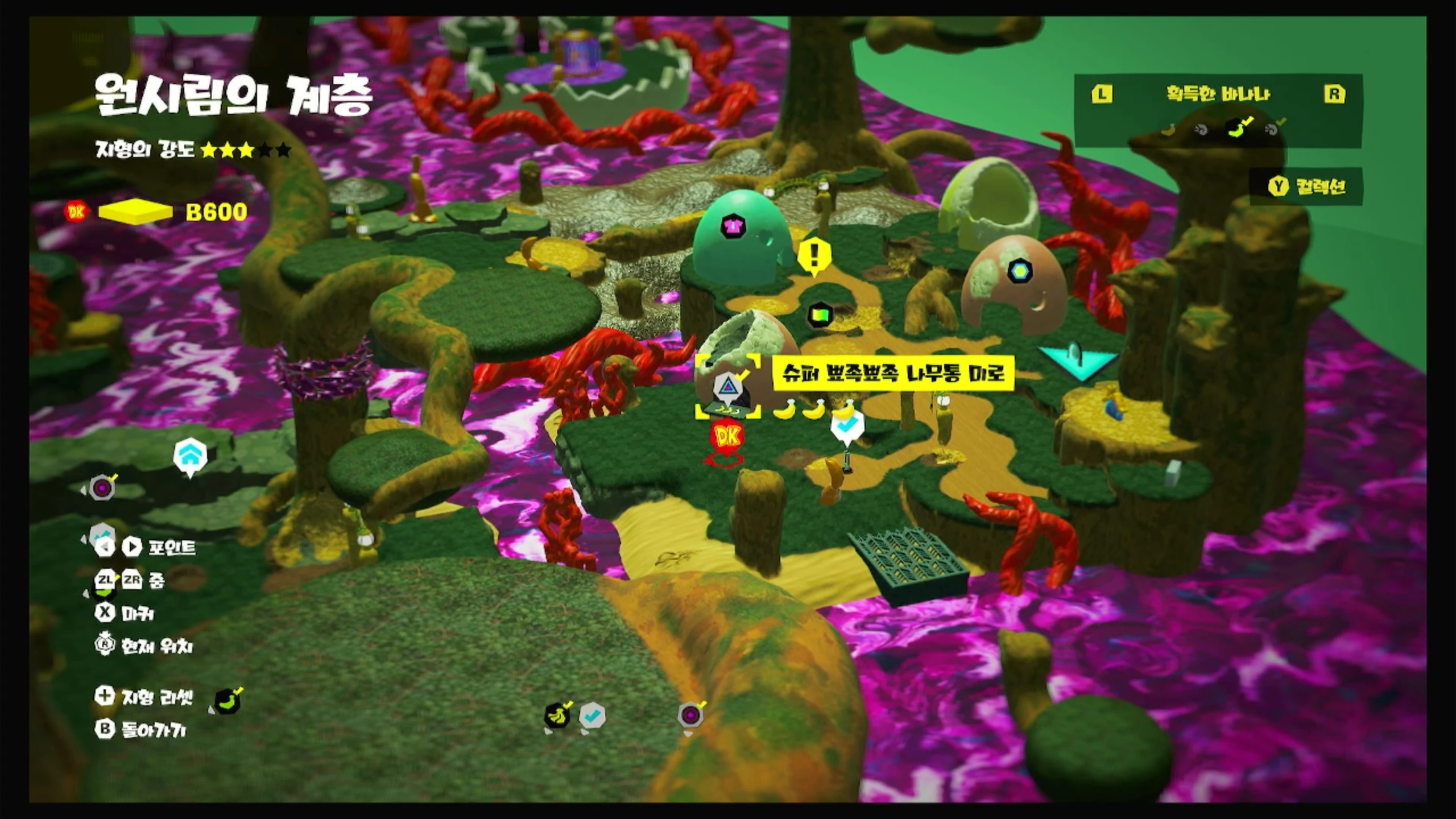Viewport: 1456px width, 819px height.
Task: Open the 컬렉션 collection panel
Action: click(1306, 187)
